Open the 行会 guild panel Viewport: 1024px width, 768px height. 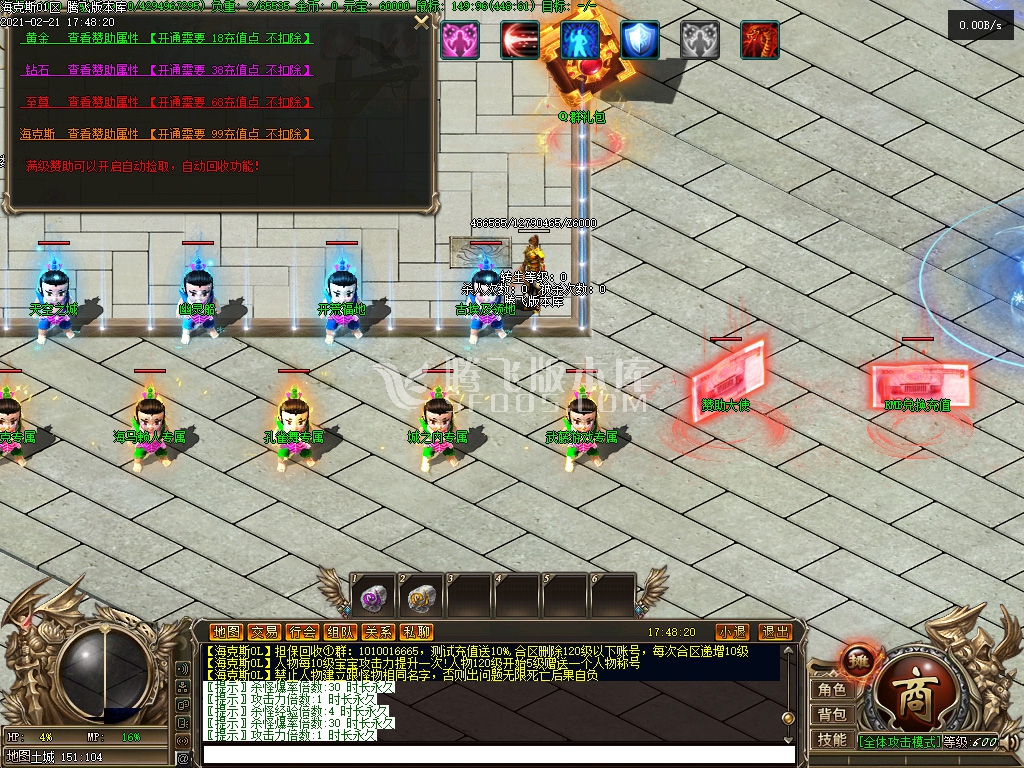(x=302, y=632)
